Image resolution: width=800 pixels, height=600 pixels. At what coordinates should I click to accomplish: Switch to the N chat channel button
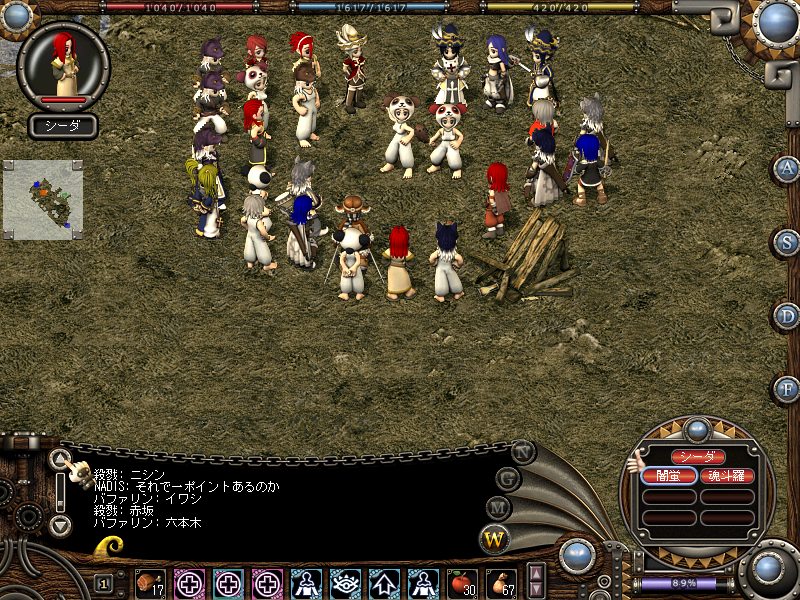[x=522, y=451]
